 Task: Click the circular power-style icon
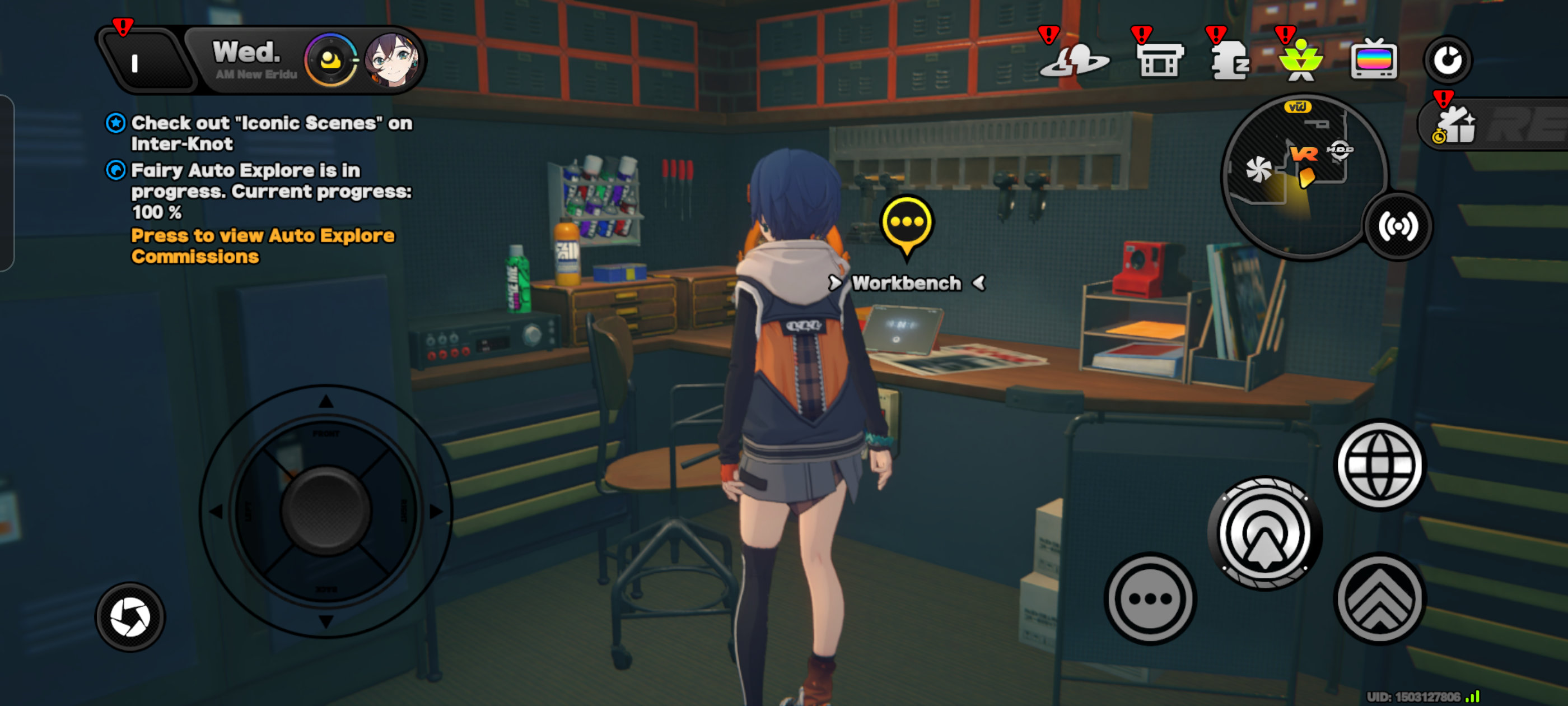point(1447,61)
